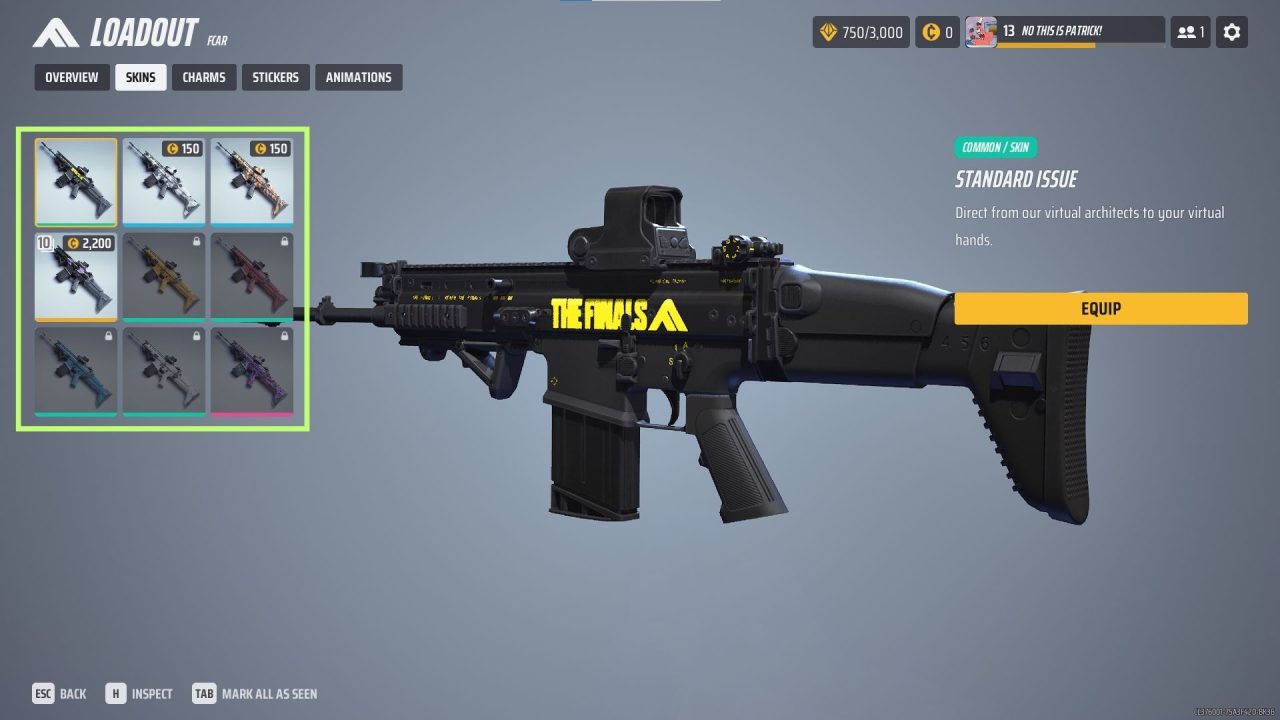Click the VRs currency icon showing 750/3,000
The height and width of the screenshot is (720, 1280).
[827, 31]
